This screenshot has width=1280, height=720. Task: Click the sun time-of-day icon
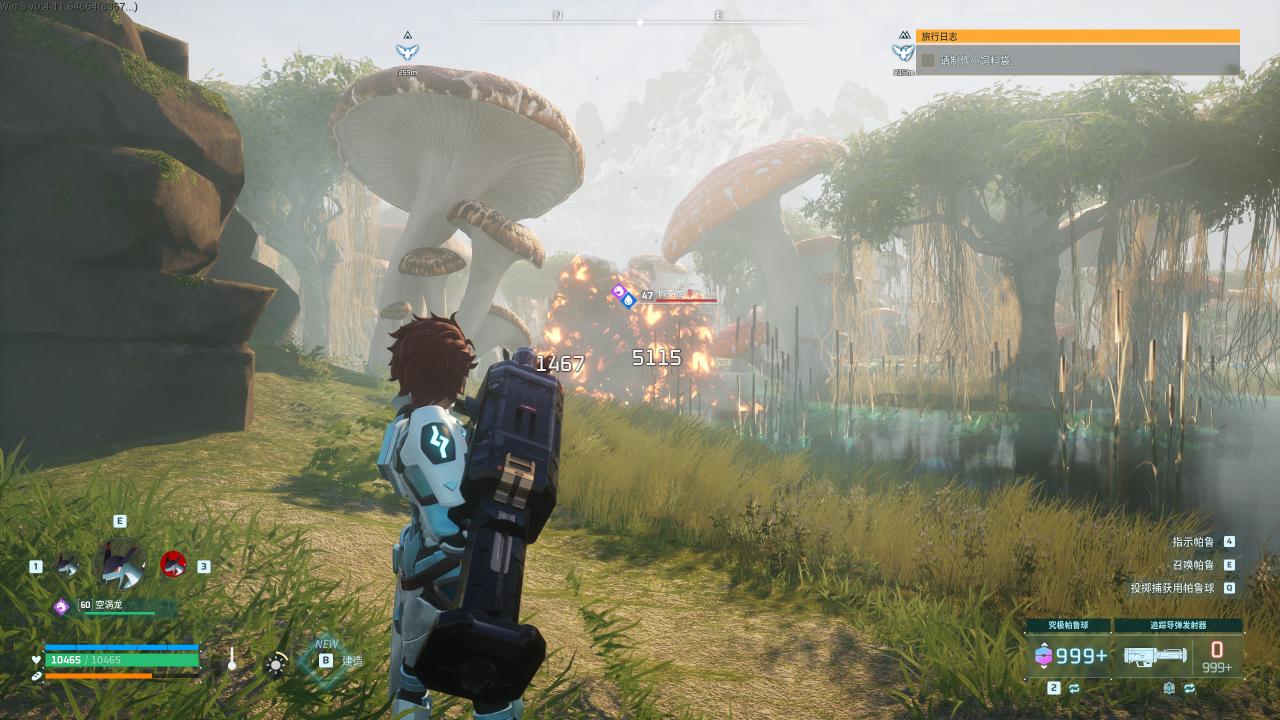(275, 664)
